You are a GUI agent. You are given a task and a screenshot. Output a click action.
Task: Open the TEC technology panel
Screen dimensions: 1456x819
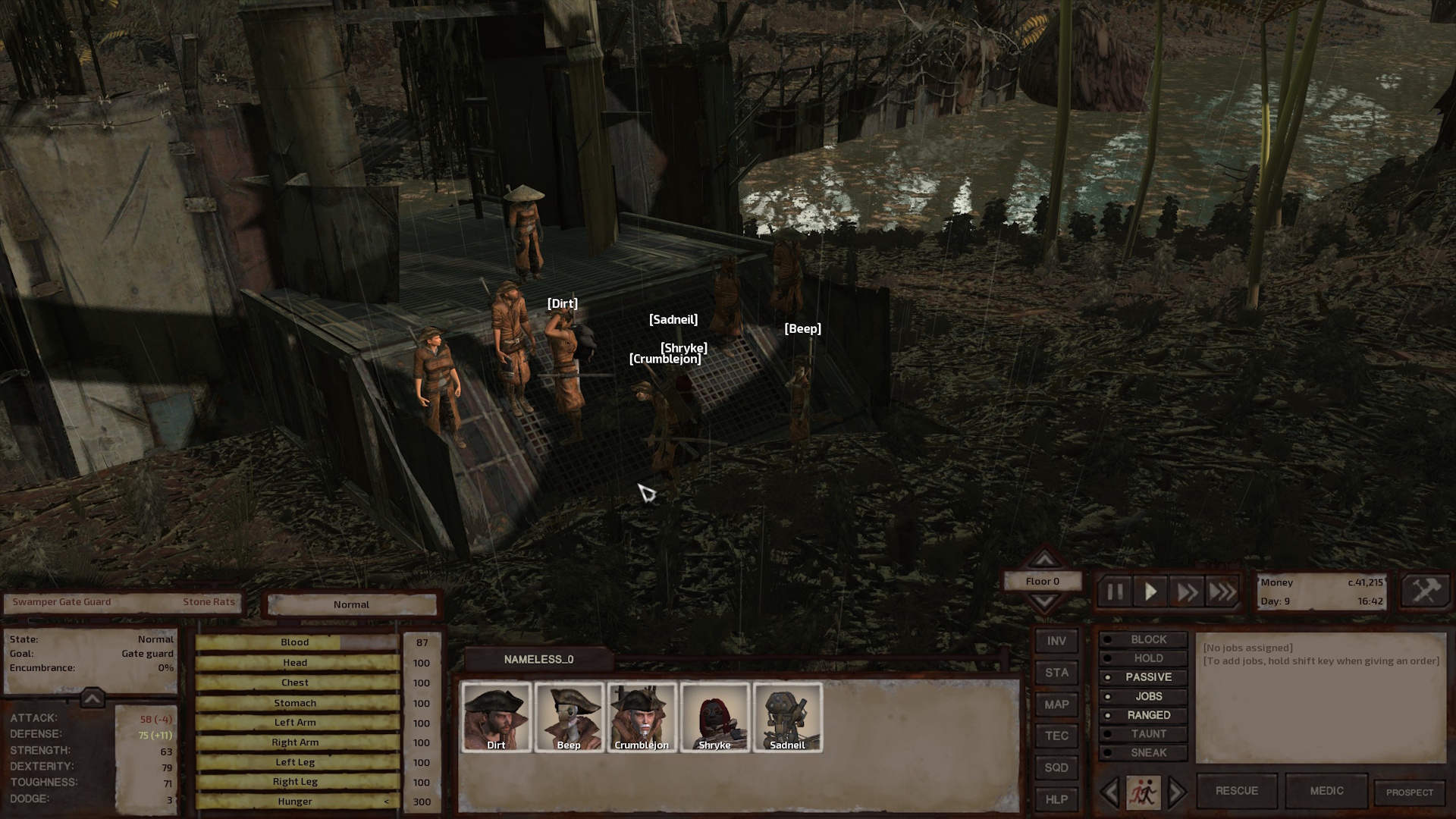click(1056, 736)
